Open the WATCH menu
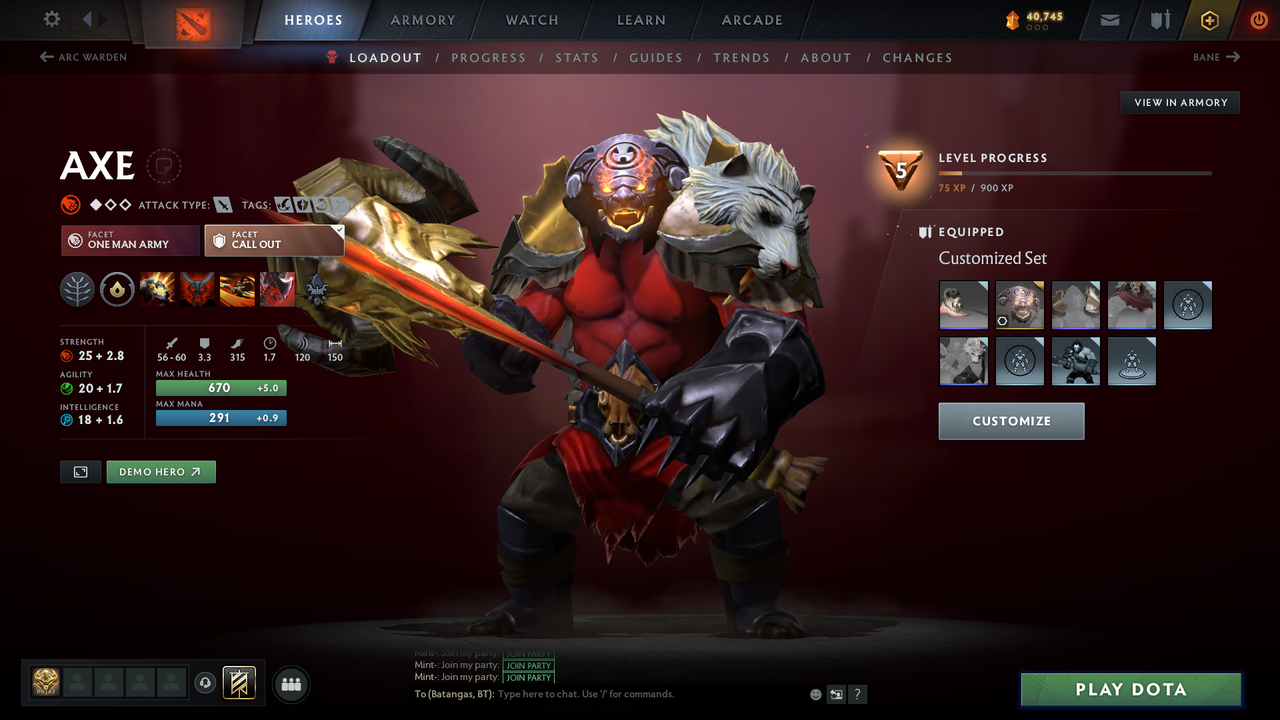Viewport: 1280px width, 720px height. click(x=531, y=20)
